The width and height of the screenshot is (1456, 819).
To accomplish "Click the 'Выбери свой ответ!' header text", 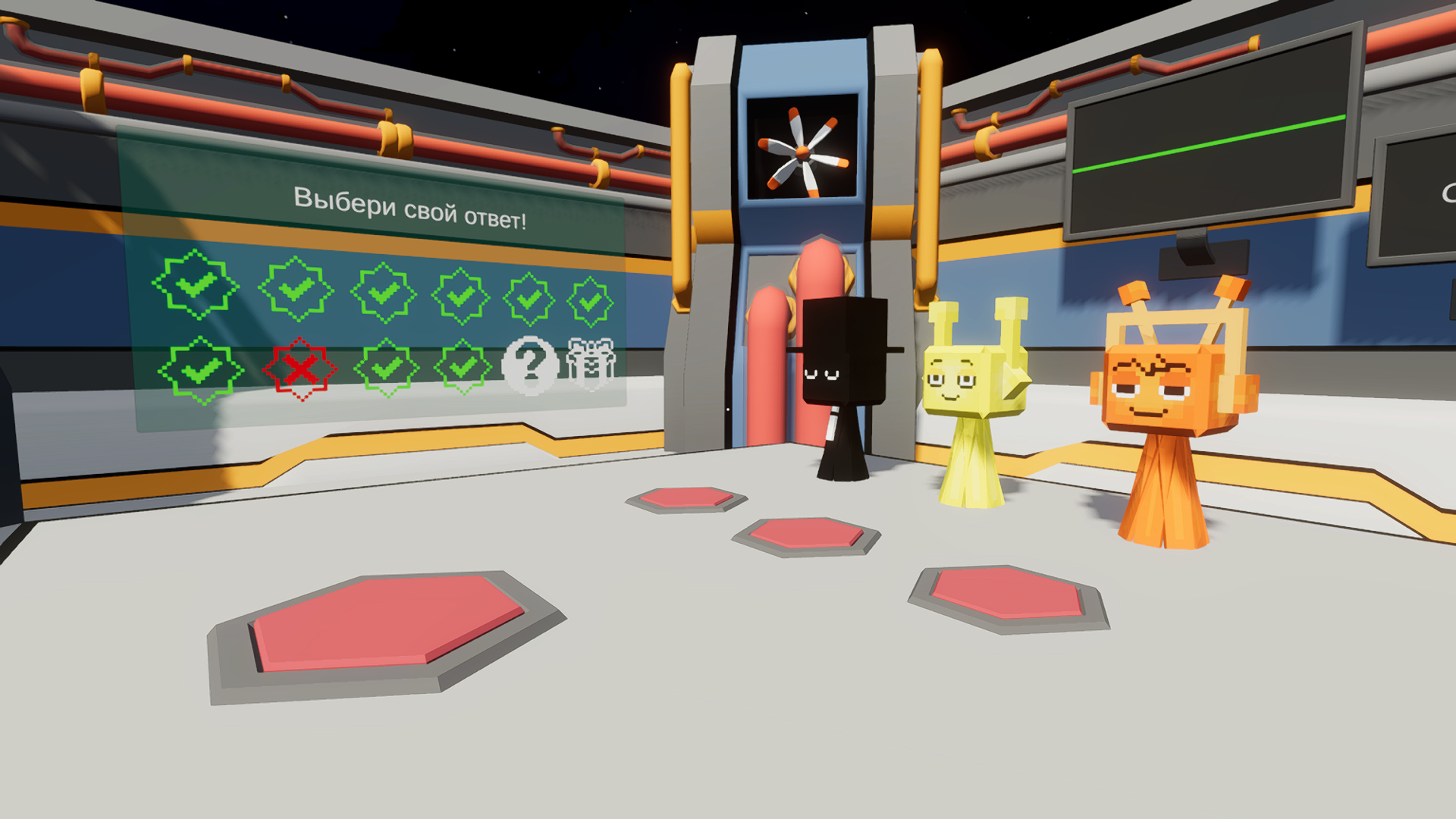I will [412, 206].
